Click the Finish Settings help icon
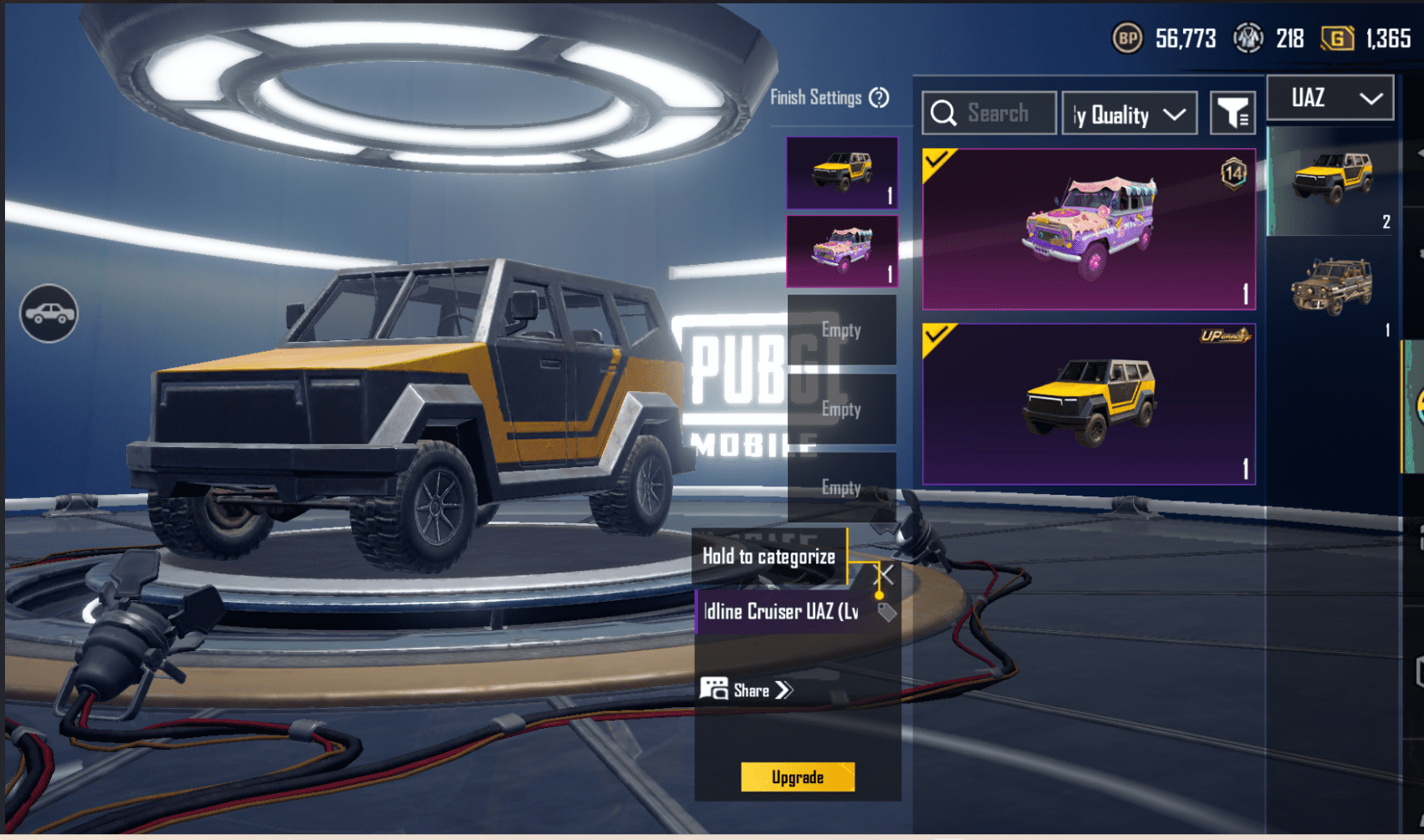The height and width of the screenshot is (840, 1424). point(878,98)
